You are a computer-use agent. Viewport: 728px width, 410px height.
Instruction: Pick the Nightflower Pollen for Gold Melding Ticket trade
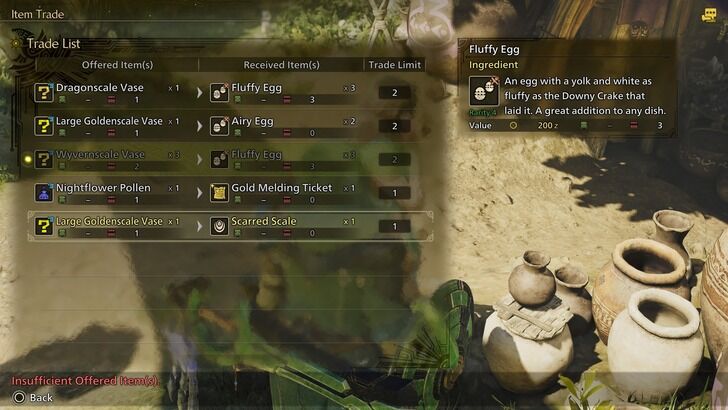pos(230,193)
